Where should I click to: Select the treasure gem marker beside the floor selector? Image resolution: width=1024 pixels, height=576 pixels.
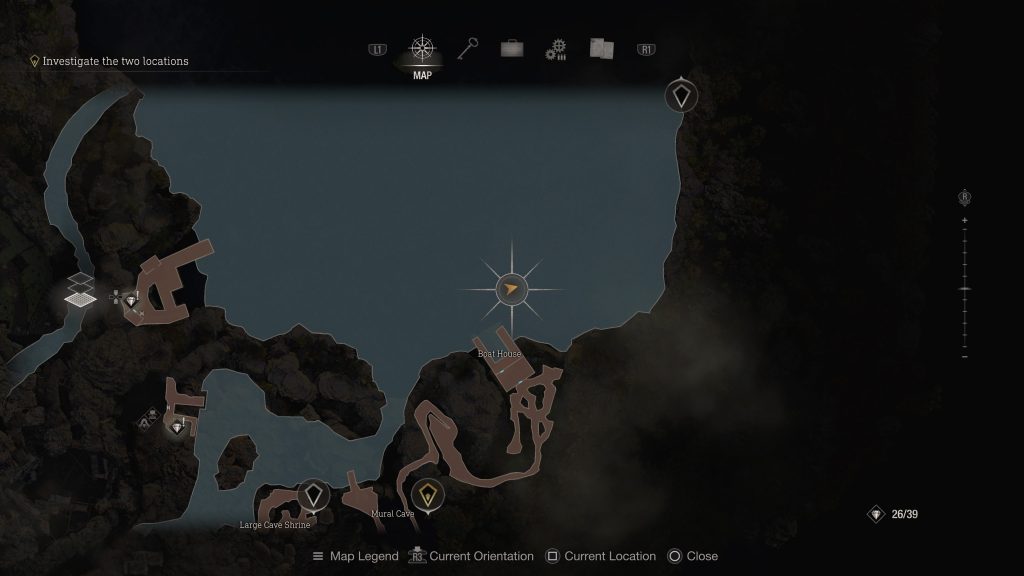point(131,300)
